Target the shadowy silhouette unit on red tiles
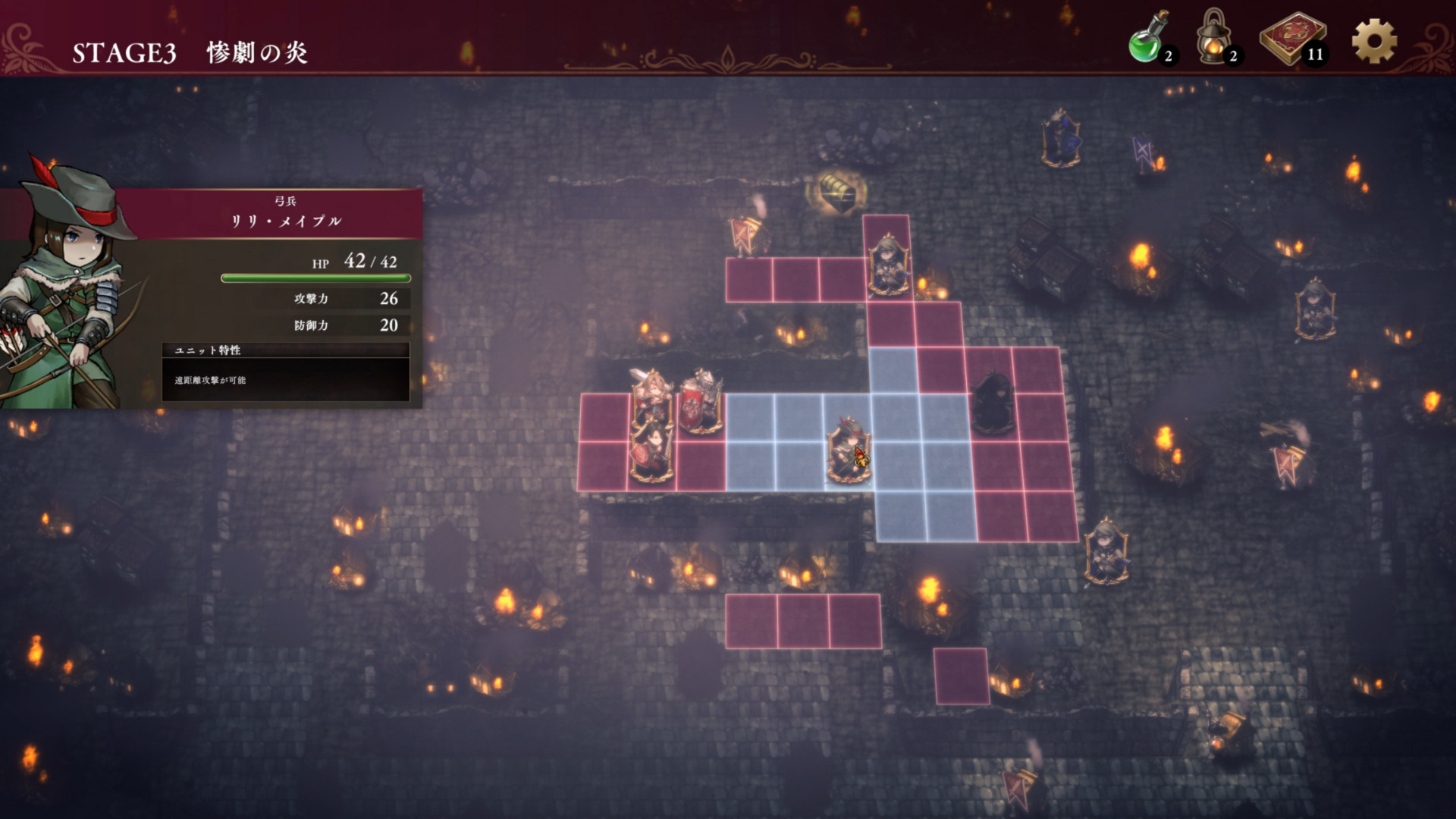 [x=992, y=403]
